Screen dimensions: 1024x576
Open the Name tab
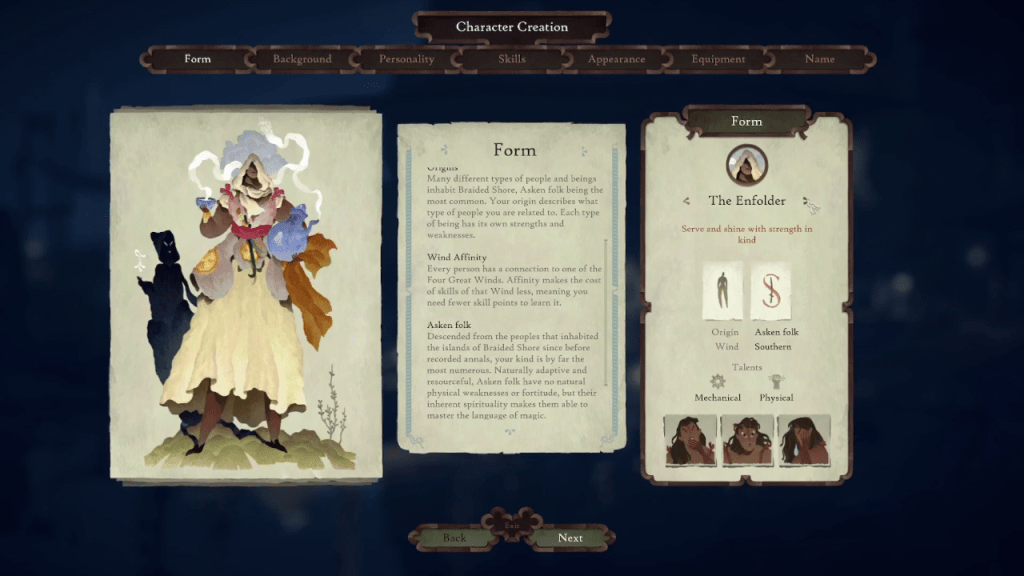click(x=820, y=59)
